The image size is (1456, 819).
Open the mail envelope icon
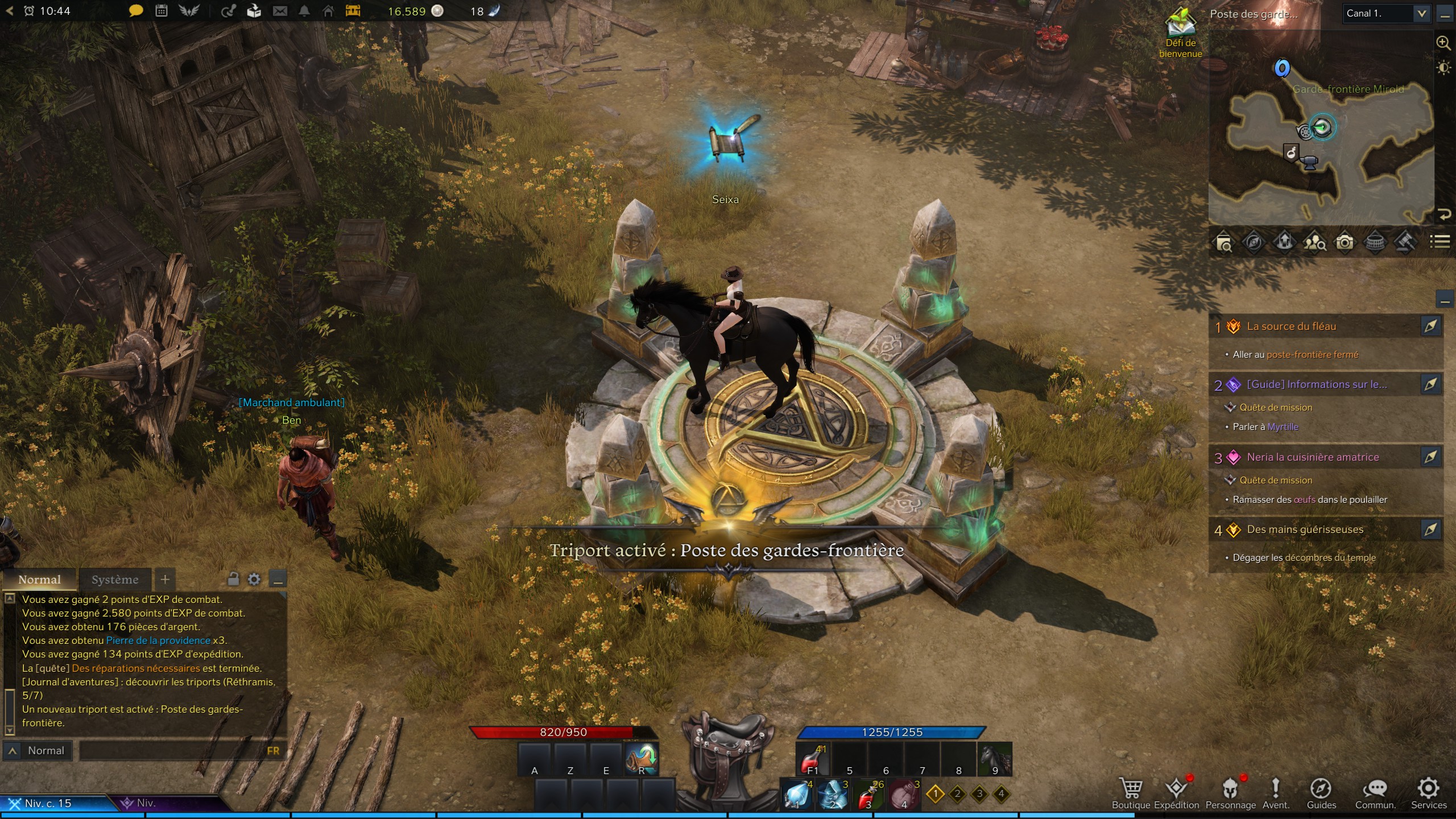(x=280, y=11)
